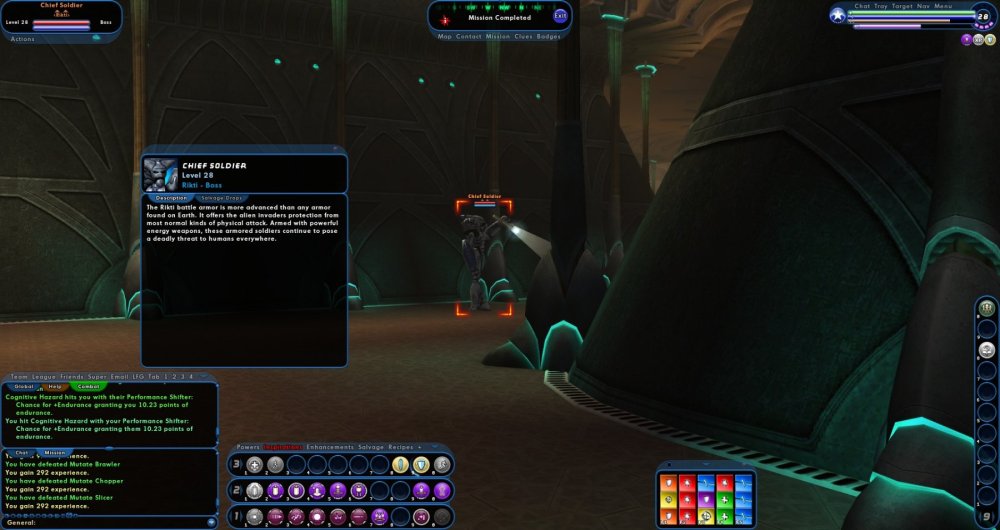Screen dimensions: 1000x530
Task: Select the Help chat tab
Action: pyautogui.click(x=55, y=386)
